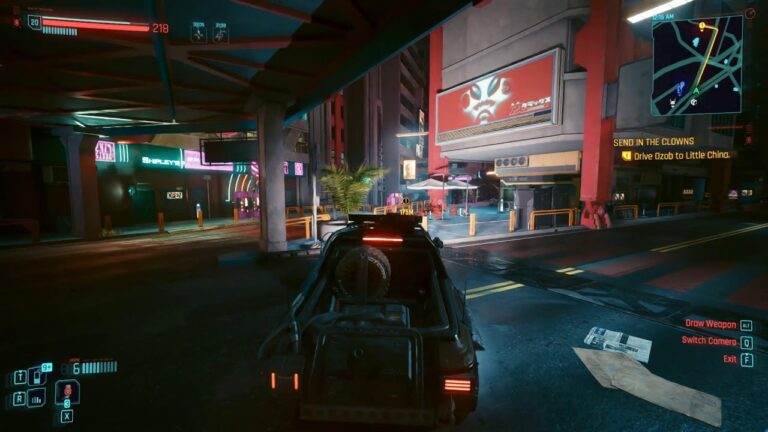Click the second status buff icon
The image size is (768, 432).
click(220, 33)
